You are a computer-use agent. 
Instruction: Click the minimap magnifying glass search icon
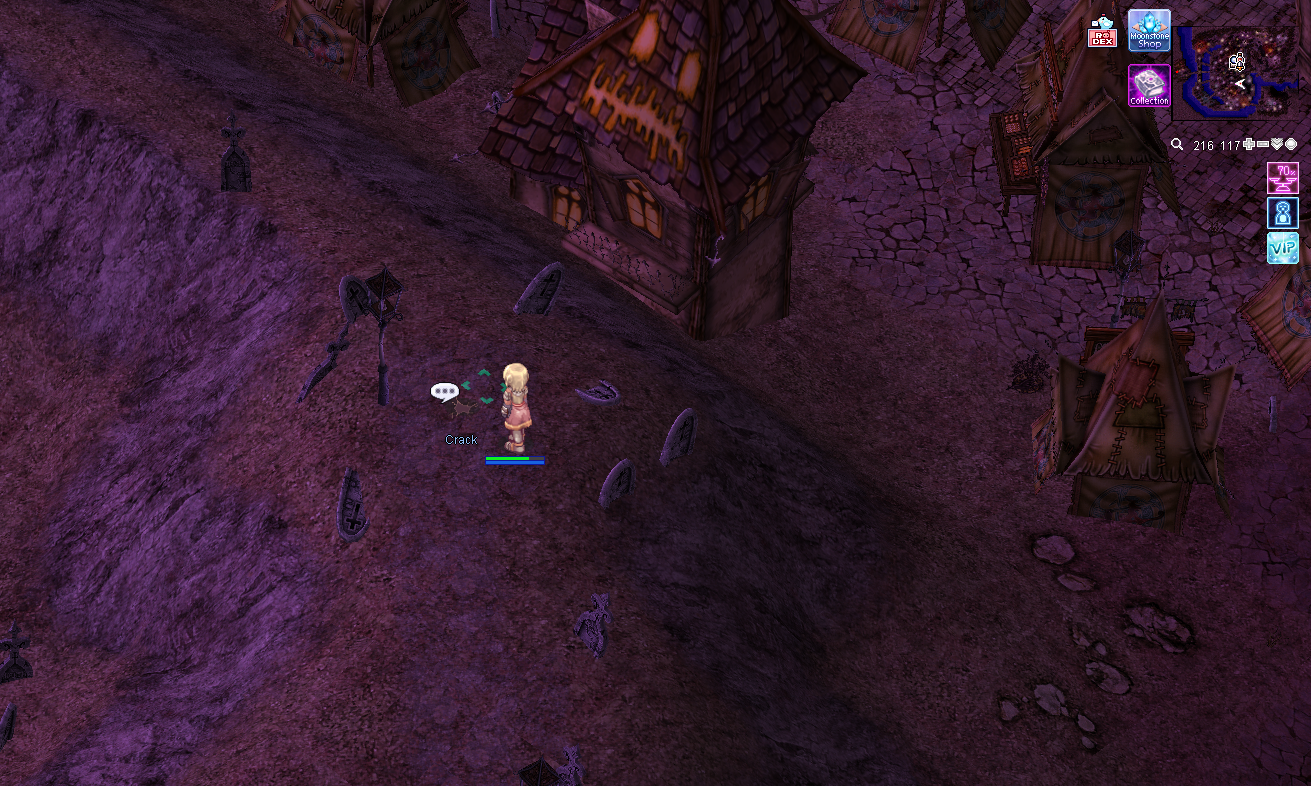pos(1177,145)
